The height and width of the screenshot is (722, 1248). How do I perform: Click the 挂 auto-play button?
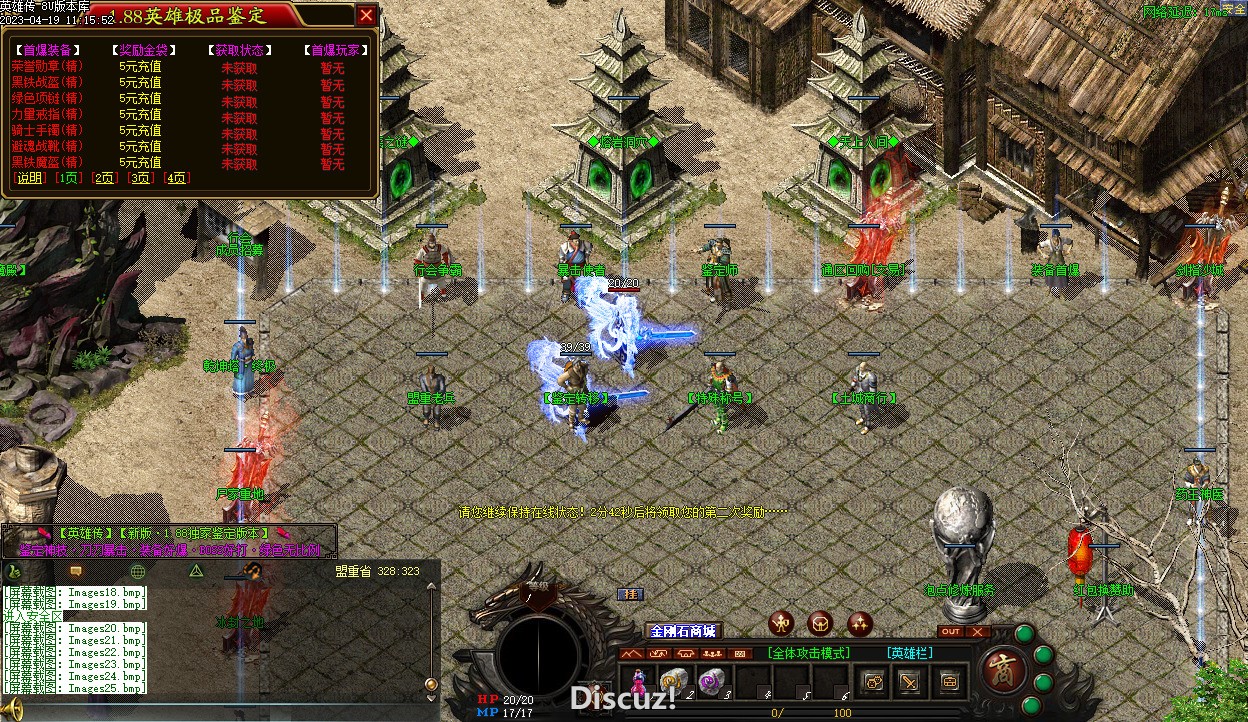tap(630, 594)
